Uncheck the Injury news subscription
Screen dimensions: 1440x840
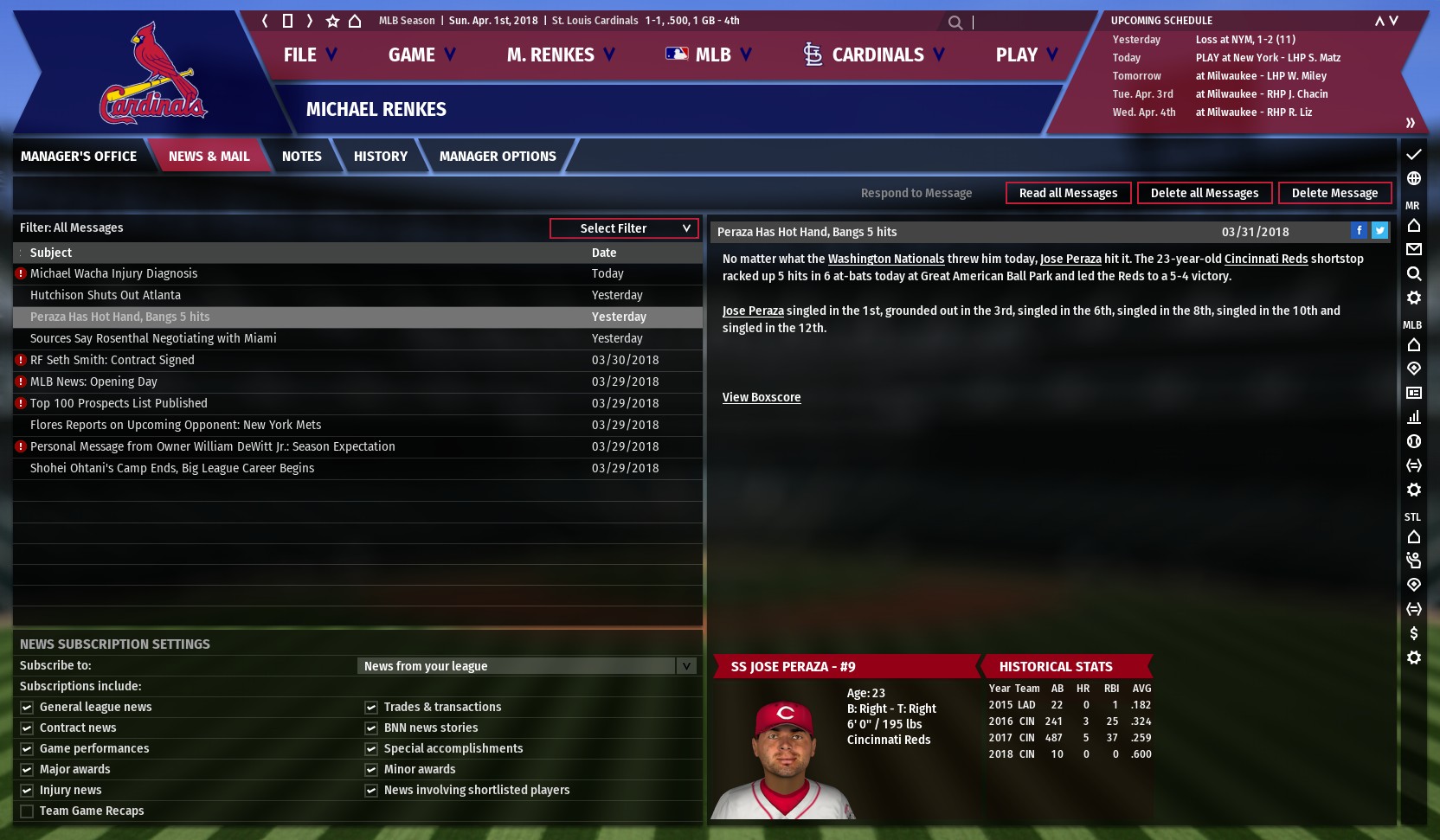click(27, 791)
